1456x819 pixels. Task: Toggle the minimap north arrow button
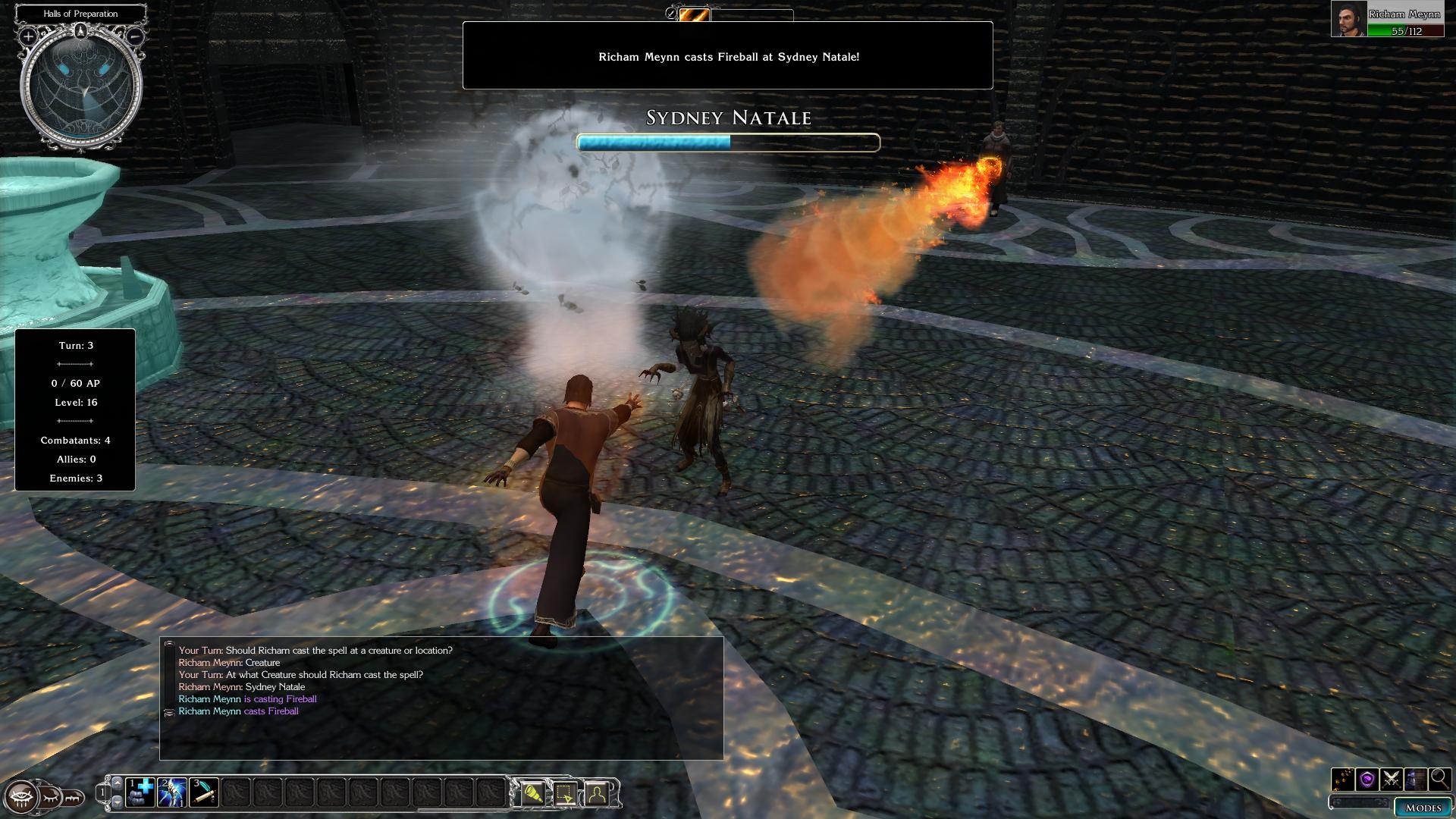[x=81, y=31]
